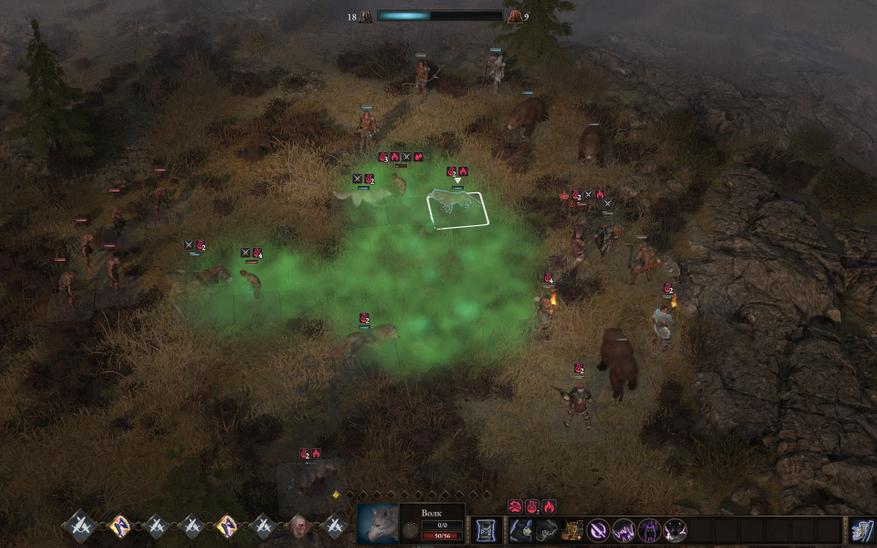The image size is (877, 548).
Task: Select the bald character portrait in turn order
Action: [x=298, y=526]
